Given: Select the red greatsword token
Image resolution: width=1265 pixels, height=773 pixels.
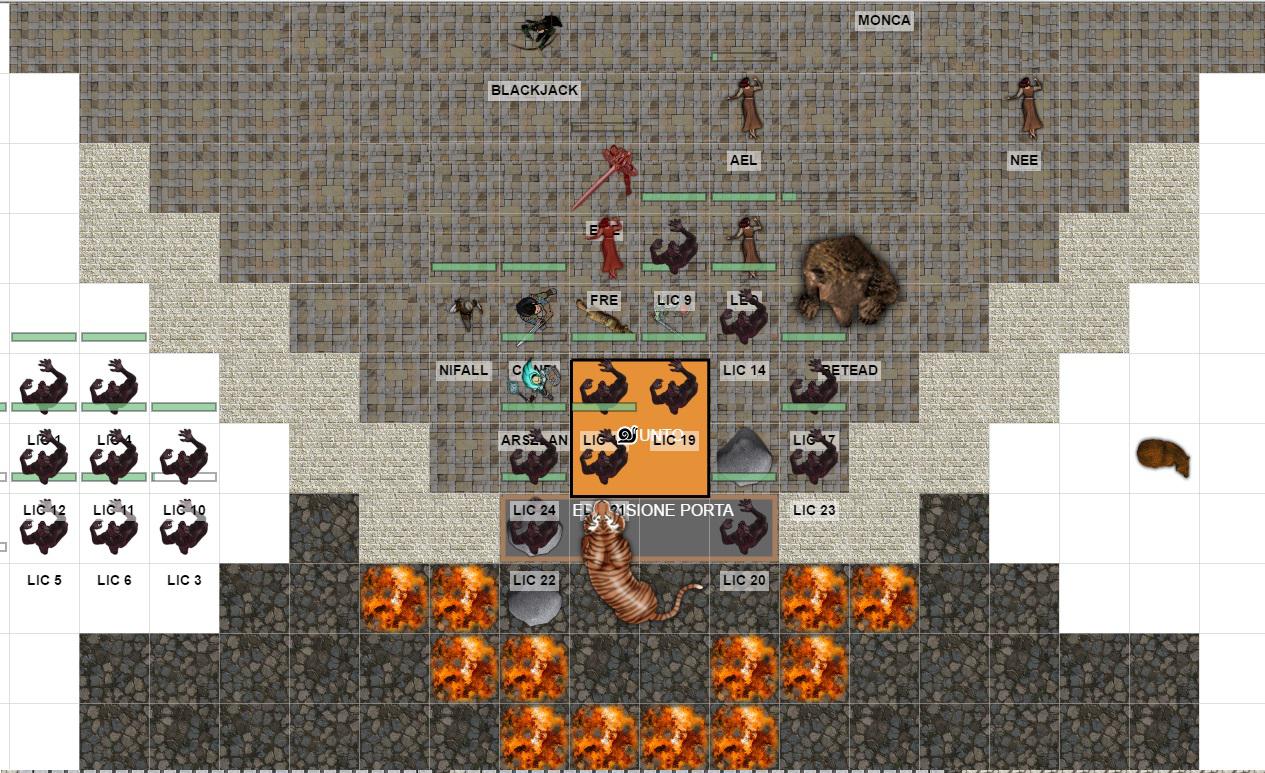Looking at the screenshot, I should (x=607, y=176).
